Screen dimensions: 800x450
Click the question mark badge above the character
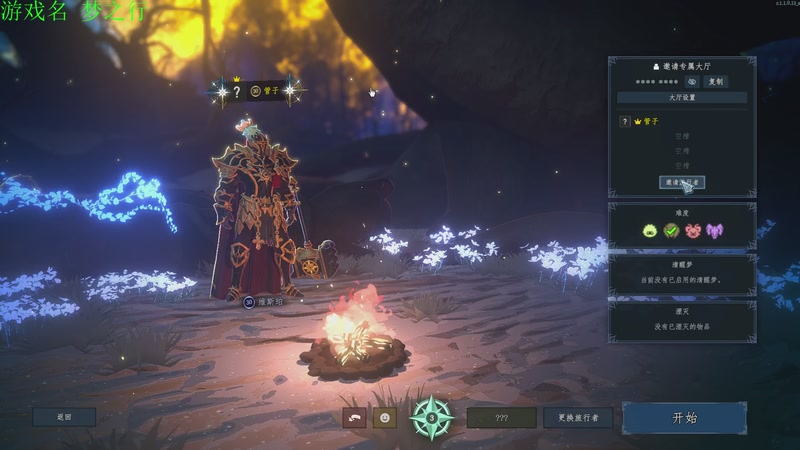point(237,91)
